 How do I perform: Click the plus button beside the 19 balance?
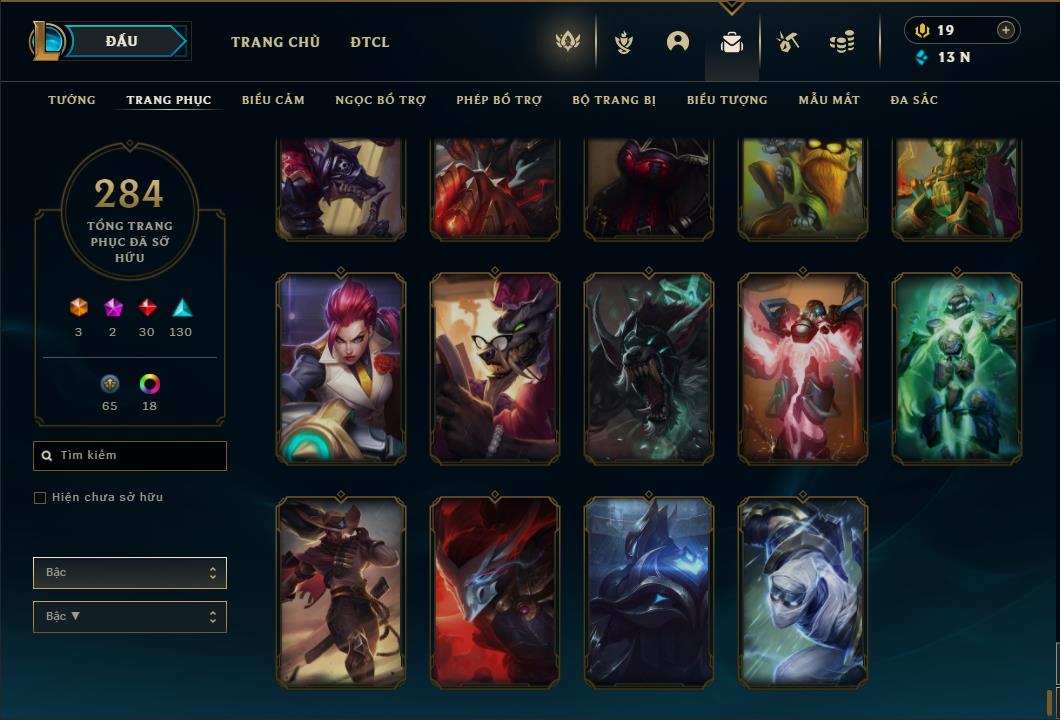point(1006,30)
